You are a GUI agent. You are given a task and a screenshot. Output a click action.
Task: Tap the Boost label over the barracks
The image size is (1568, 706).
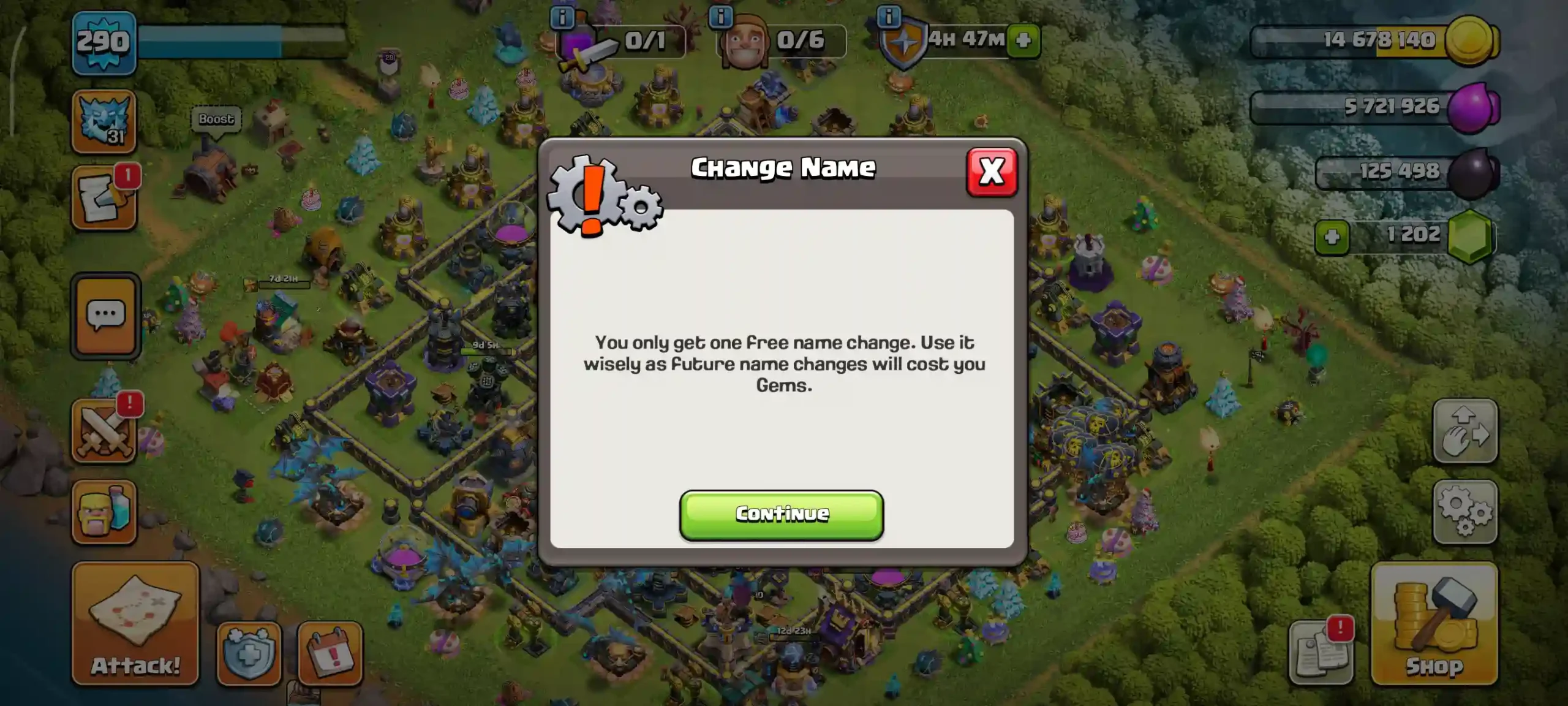coord(216,119)
